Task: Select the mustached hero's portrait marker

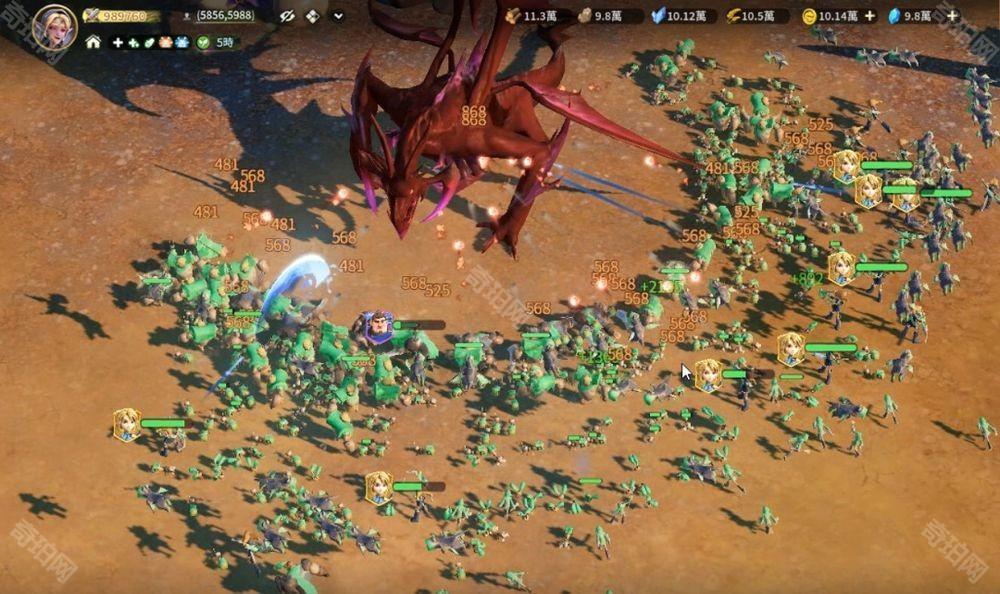Action: pos(378,325)
